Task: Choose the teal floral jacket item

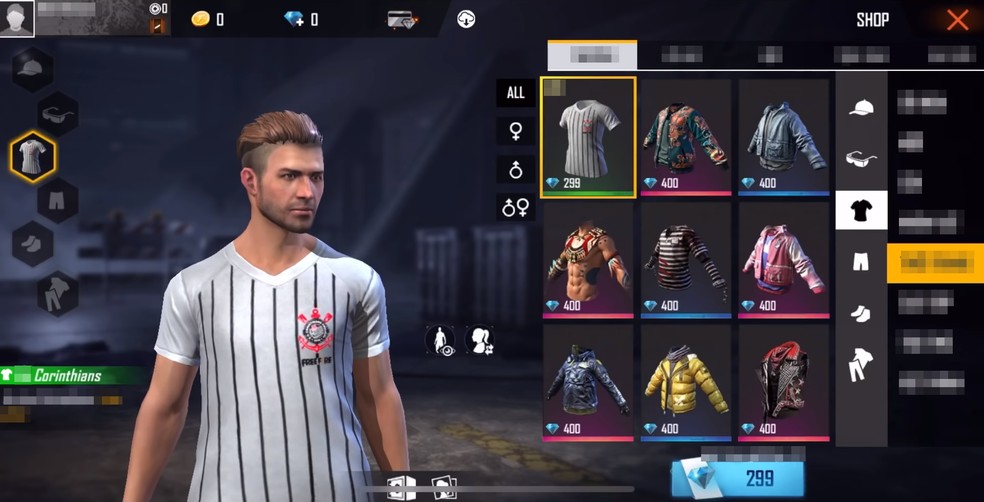Action: [x=686, y=137]
